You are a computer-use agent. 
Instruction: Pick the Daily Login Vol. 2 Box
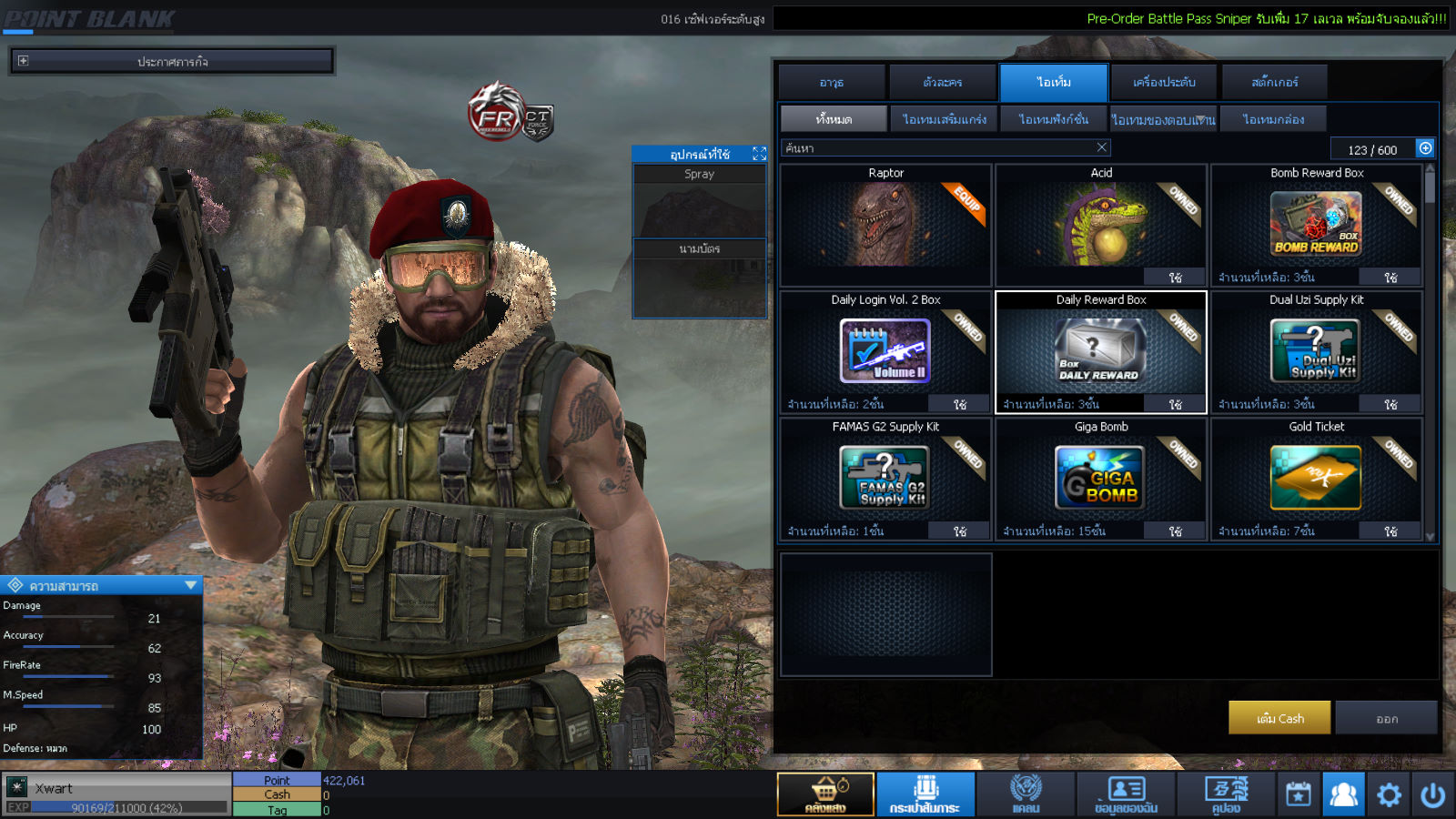(885, 352)
